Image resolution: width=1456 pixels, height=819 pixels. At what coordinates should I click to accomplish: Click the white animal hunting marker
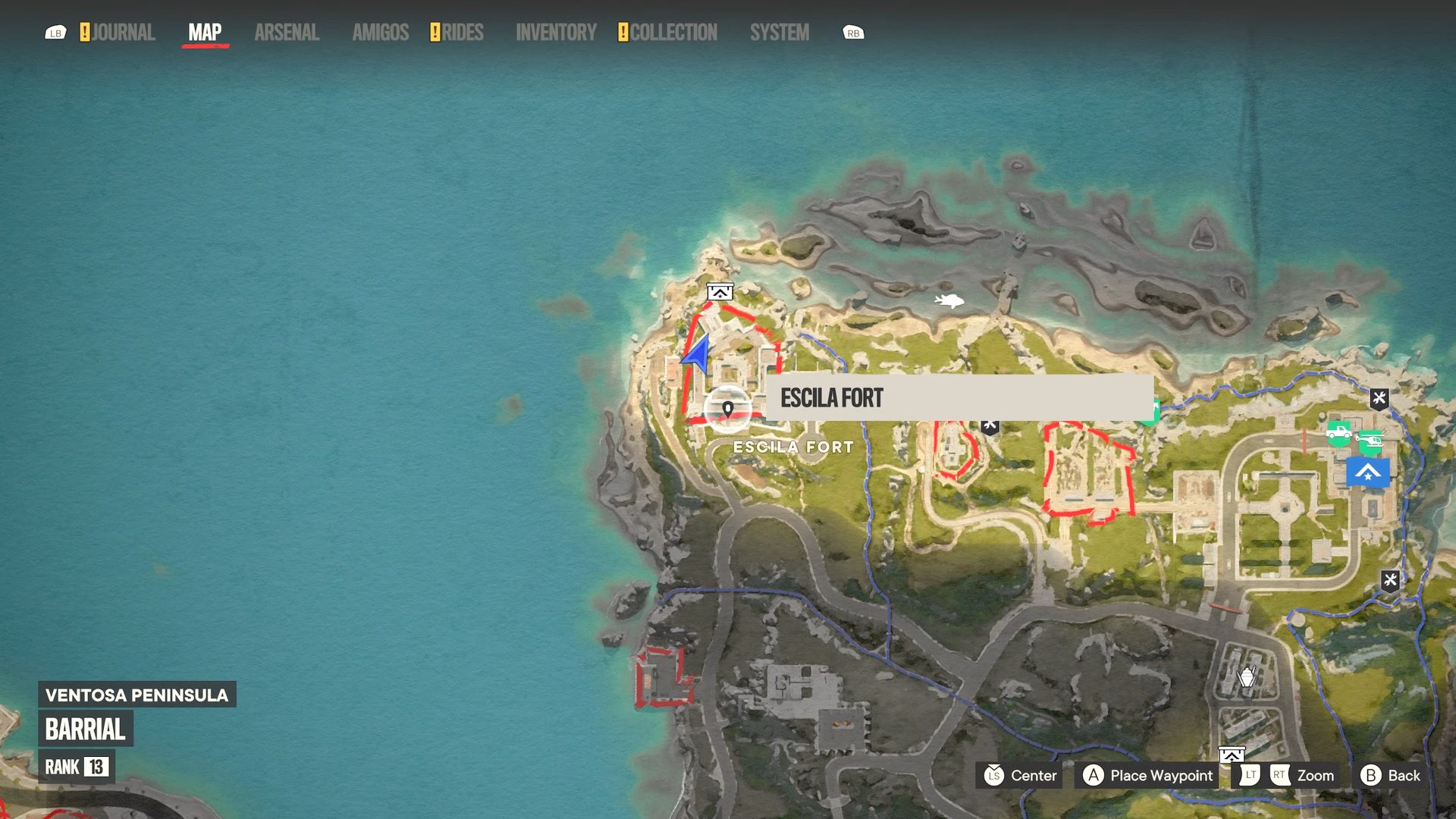pyautogui.click(x=1246, y=676)
